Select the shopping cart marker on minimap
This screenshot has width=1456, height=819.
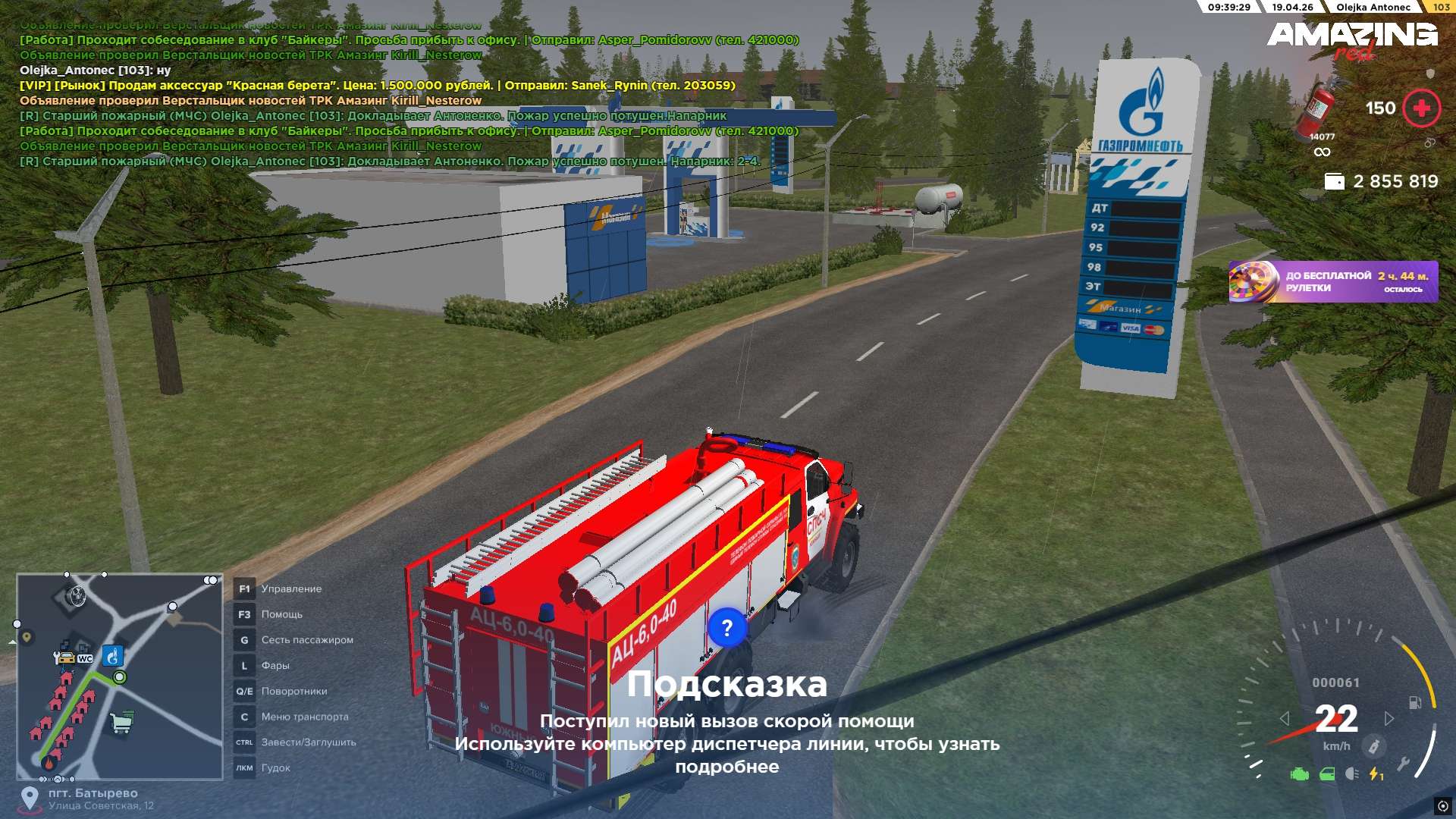coord(121,722)
